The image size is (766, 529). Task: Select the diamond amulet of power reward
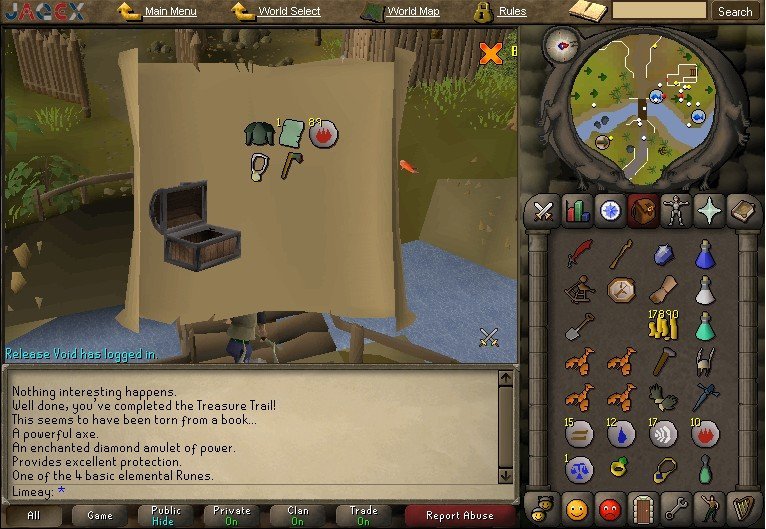pyautogui.click(x=260, y=166)
